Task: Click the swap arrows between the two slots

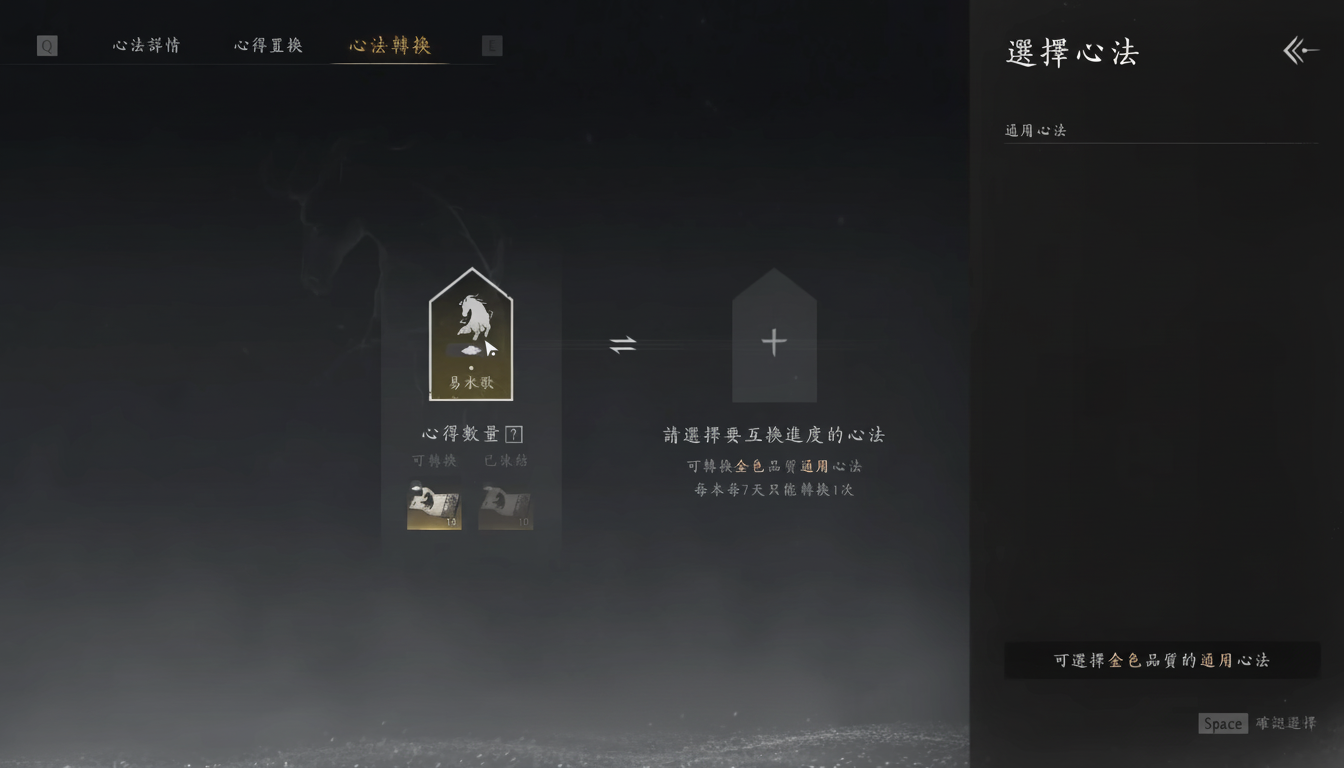Action: pyautogui.click(x=622, y=344)
